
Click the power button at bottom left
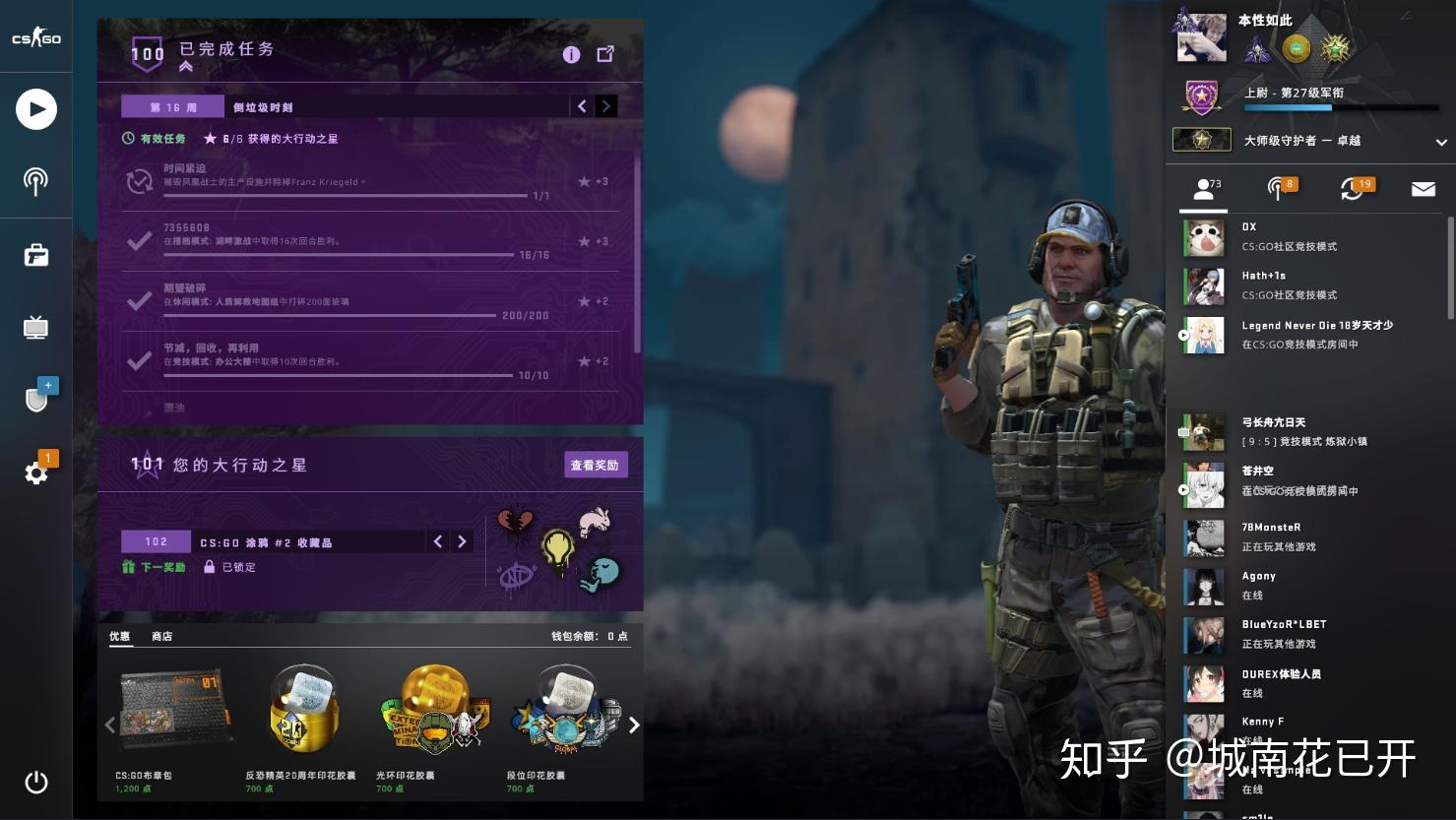[35, 783]
